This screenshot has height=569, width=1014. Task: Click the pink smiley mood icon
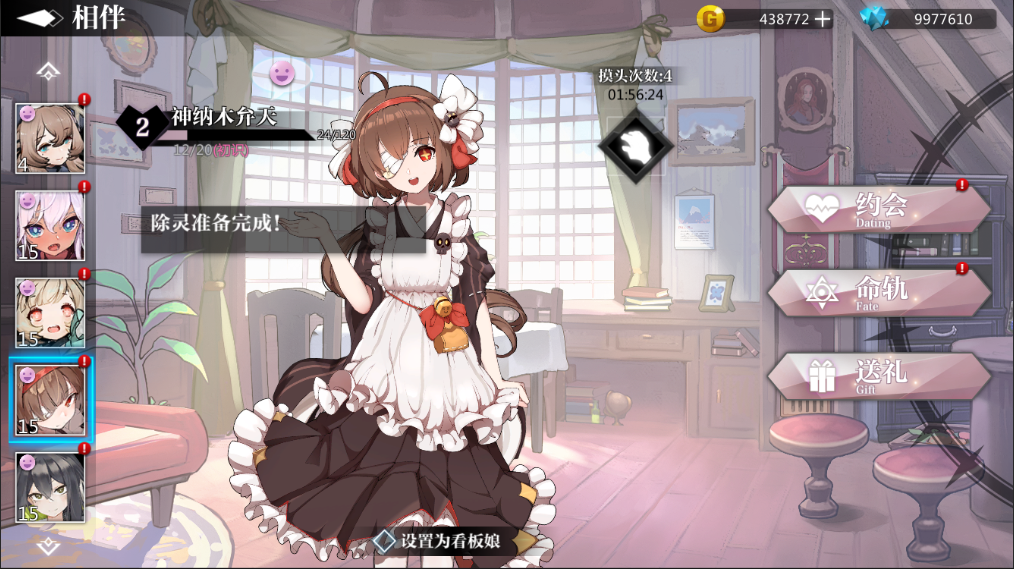pyautogui.click(x=283, y=72)
